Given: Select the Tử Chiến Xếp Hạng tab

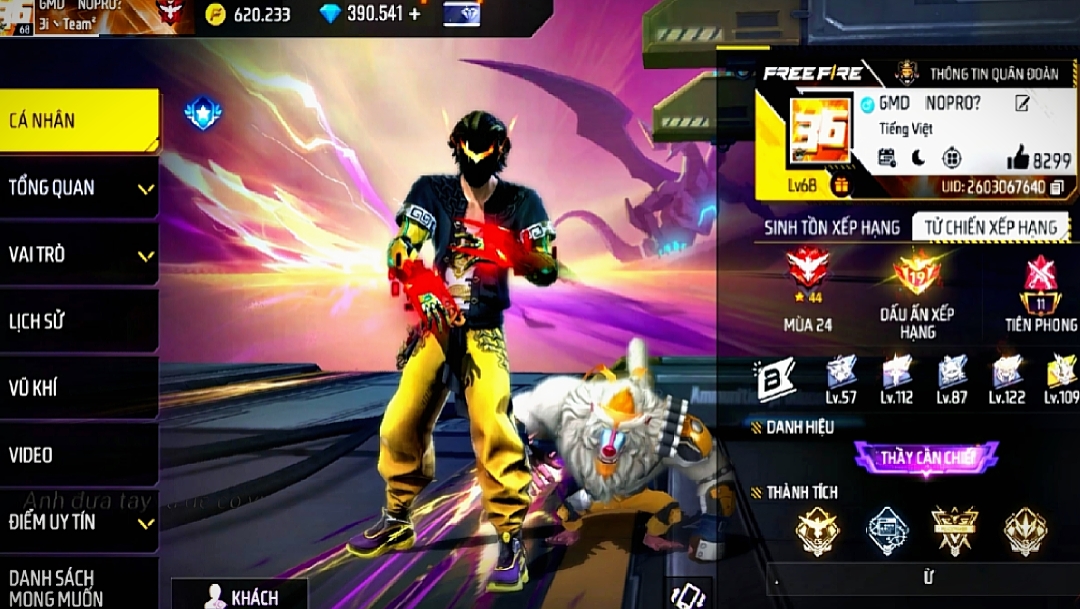Looking at the screenshot, I should click(990, 227).
